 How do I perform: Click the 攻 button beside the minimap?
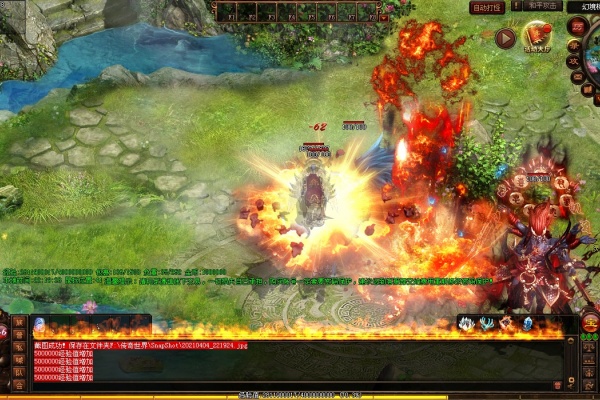pyautogui.click(x=574, y=61)
